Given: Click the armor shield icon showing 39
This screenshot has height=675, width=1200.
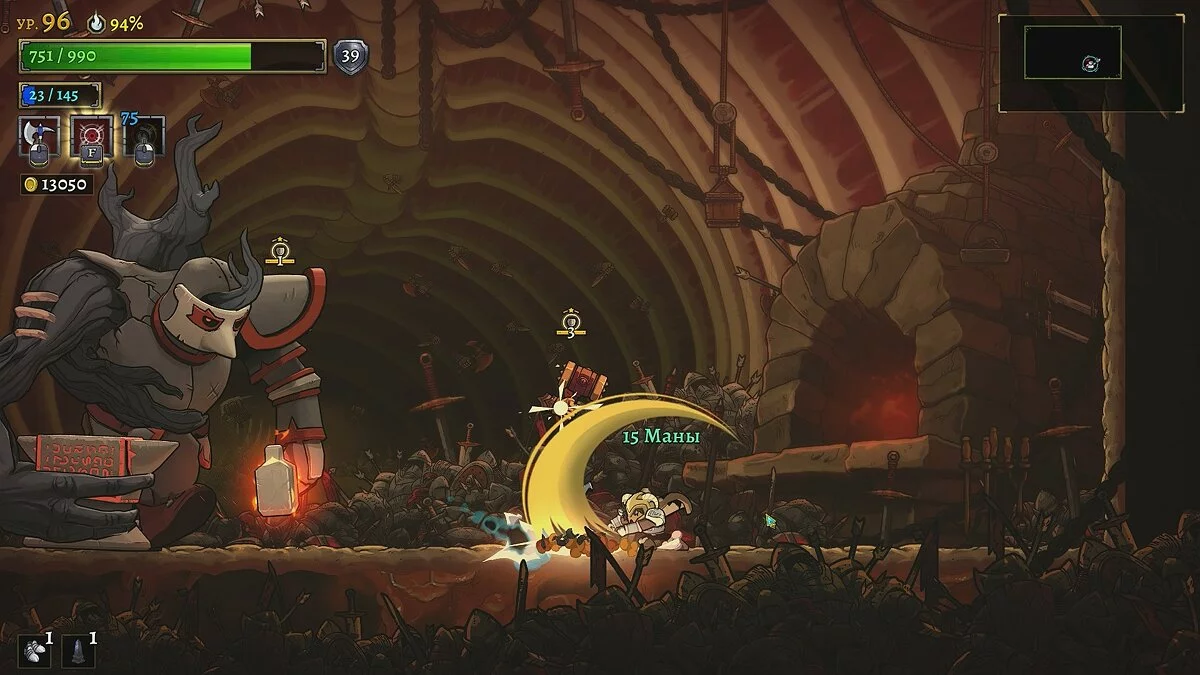Looking at the screenshot, I should [350, 56].
